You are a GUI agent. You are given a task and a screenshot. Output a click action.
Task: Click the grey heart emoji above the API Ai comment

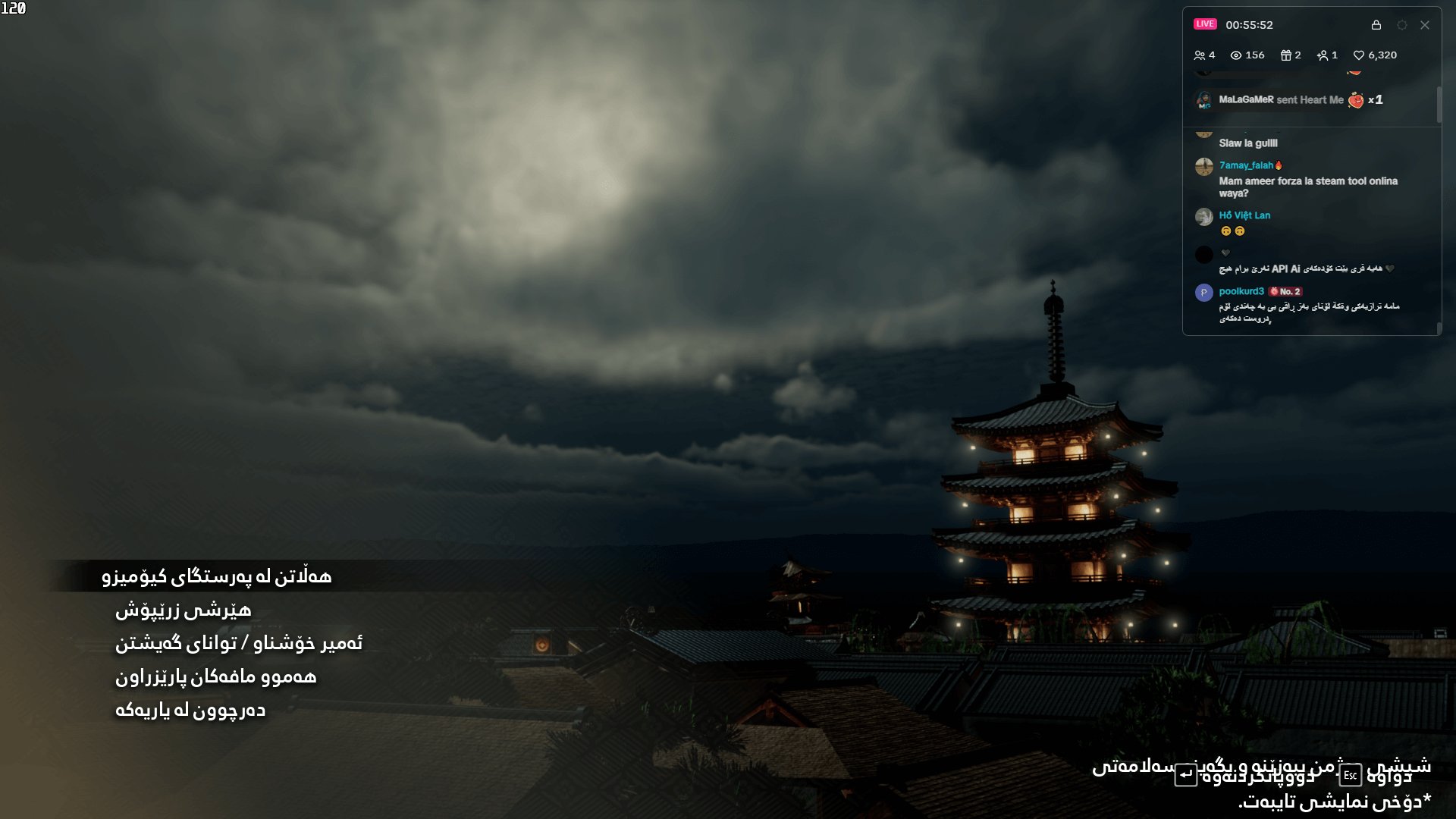tap(1225, 253)
